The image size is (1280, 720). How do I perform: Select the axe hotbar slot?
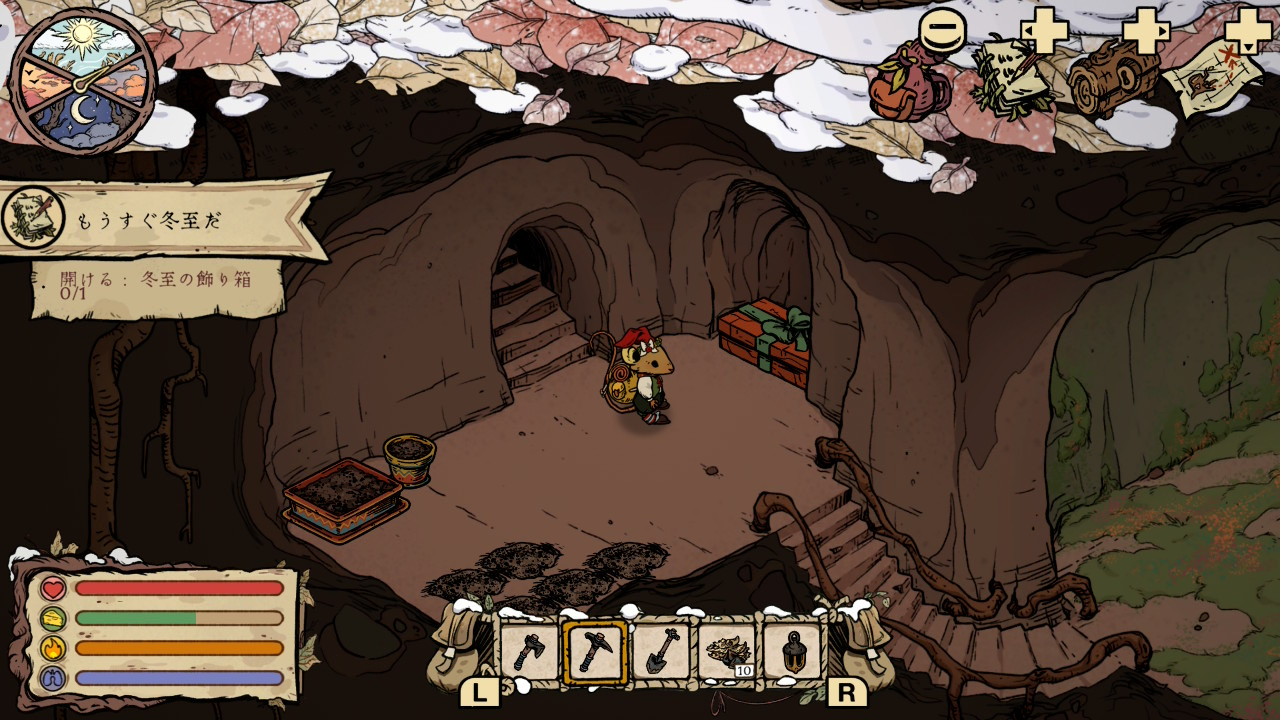coord(529,652)
